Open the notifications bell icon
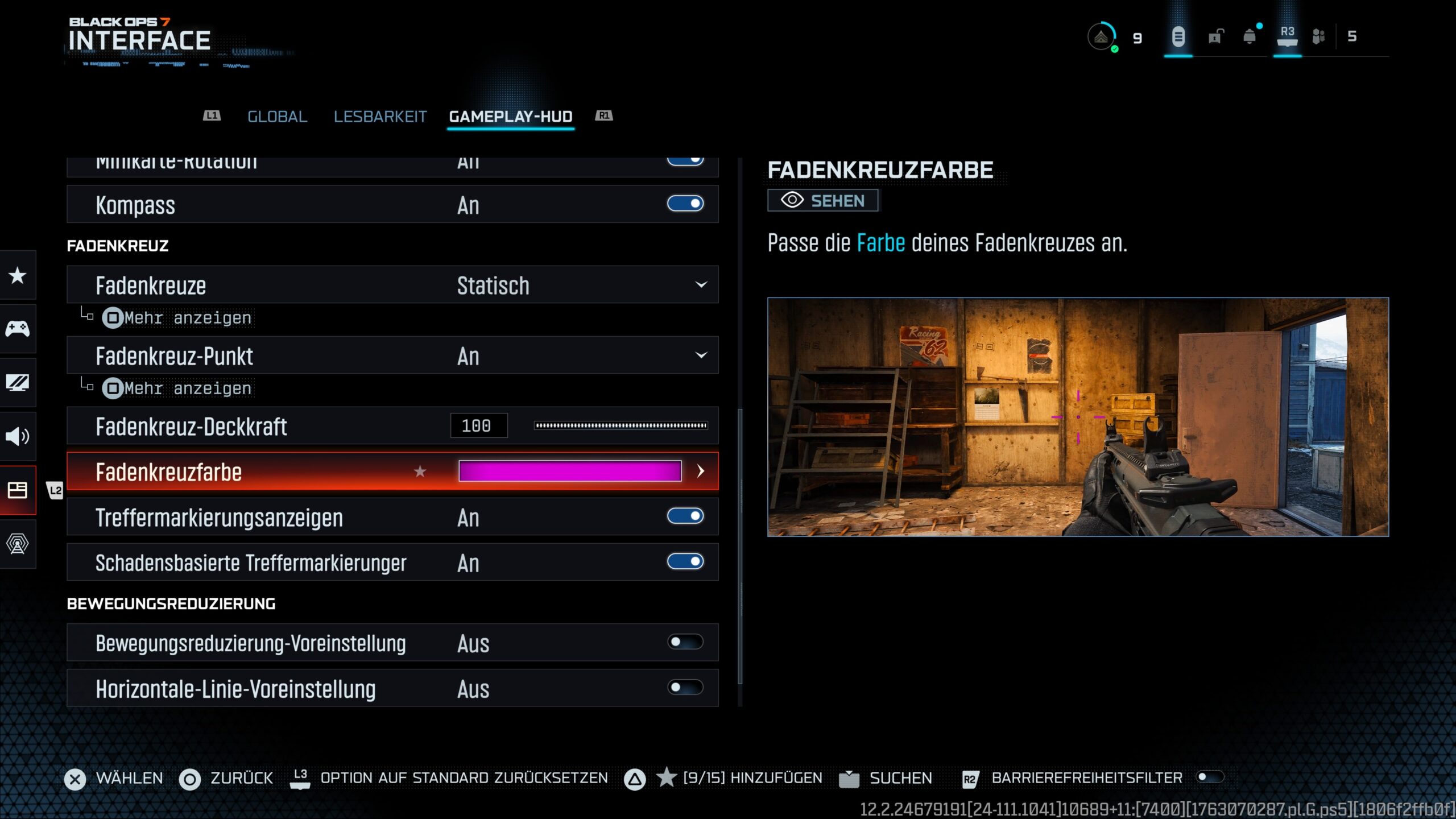The image size is (1456, 819). point(1250,37)
